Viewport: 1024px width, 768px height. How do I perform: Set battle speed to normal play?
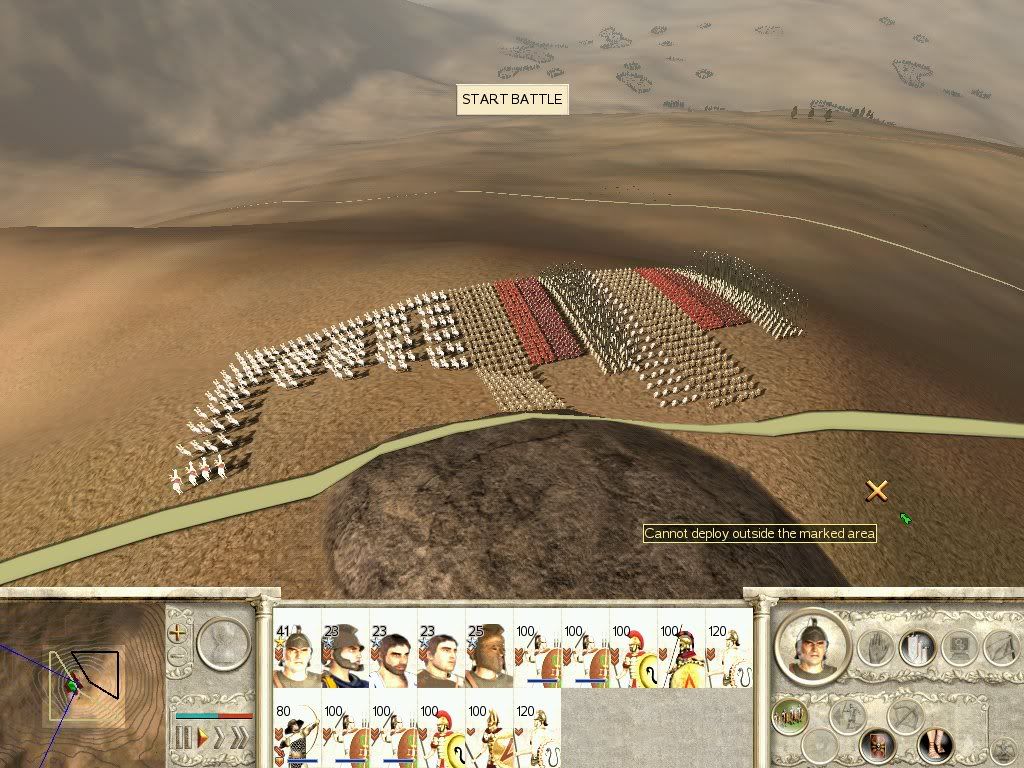tap(202, 740)
